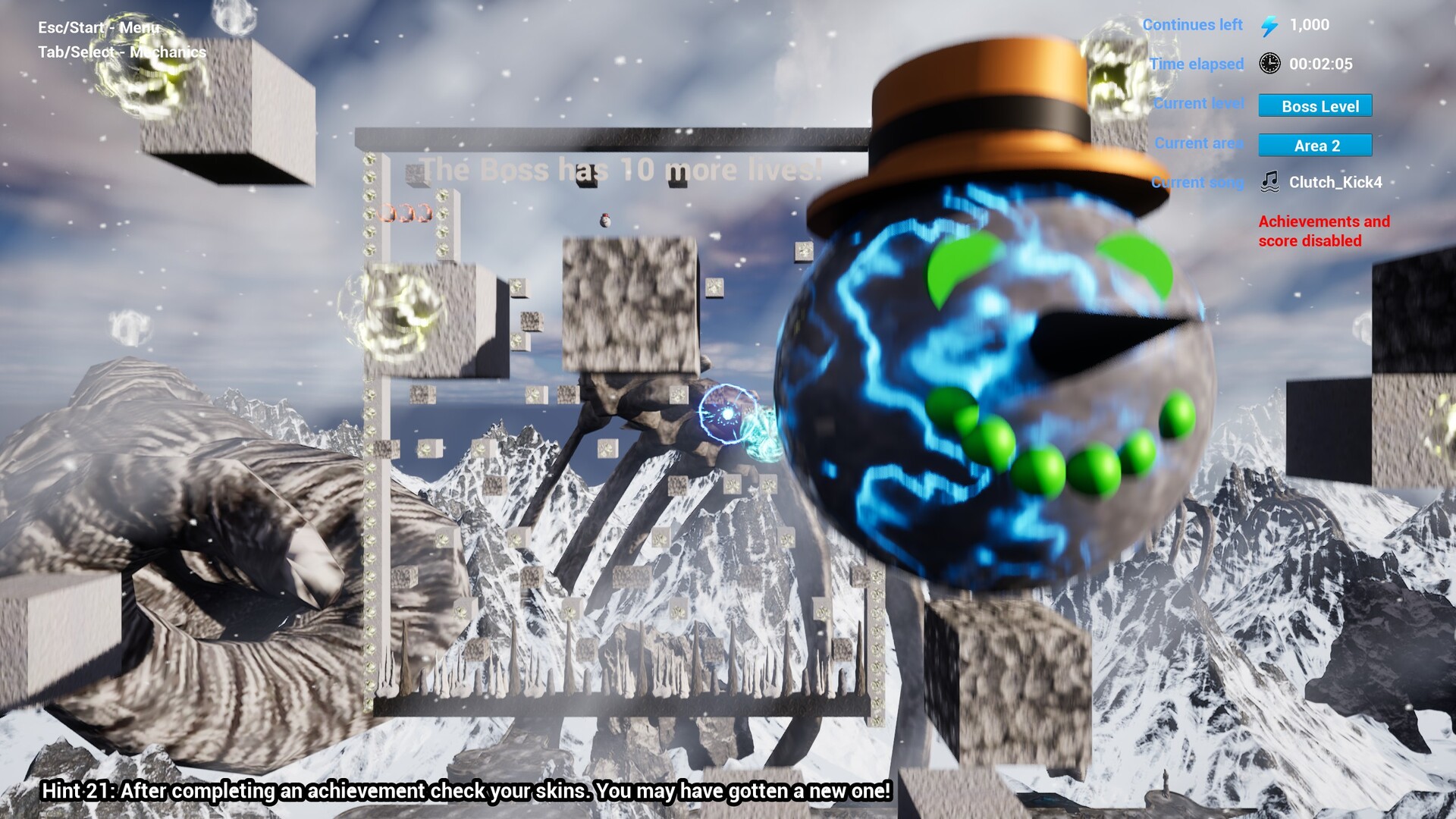The image size is (1456, 819).
Task: Toggle the Boss Level indicator
Action: [1316, 106]
